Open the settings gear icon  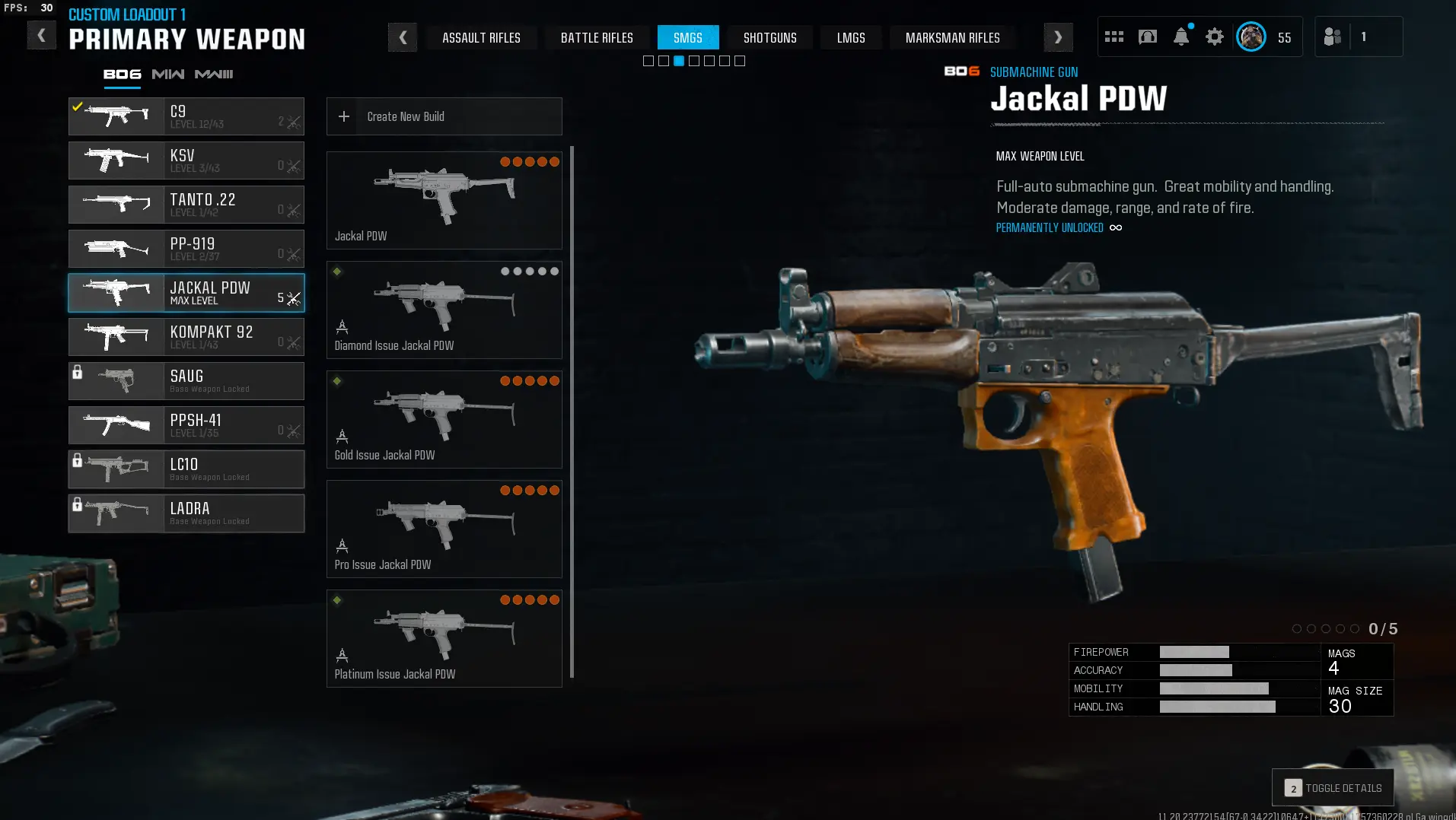(x=1215, y=37)
